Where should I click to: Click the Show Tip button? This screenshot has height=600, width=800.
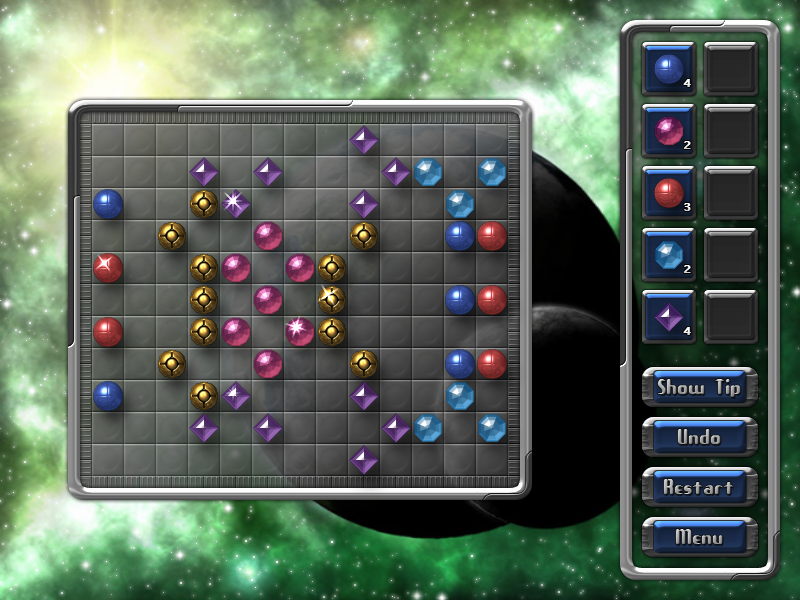pyautogui.click(x=699, y=387)
